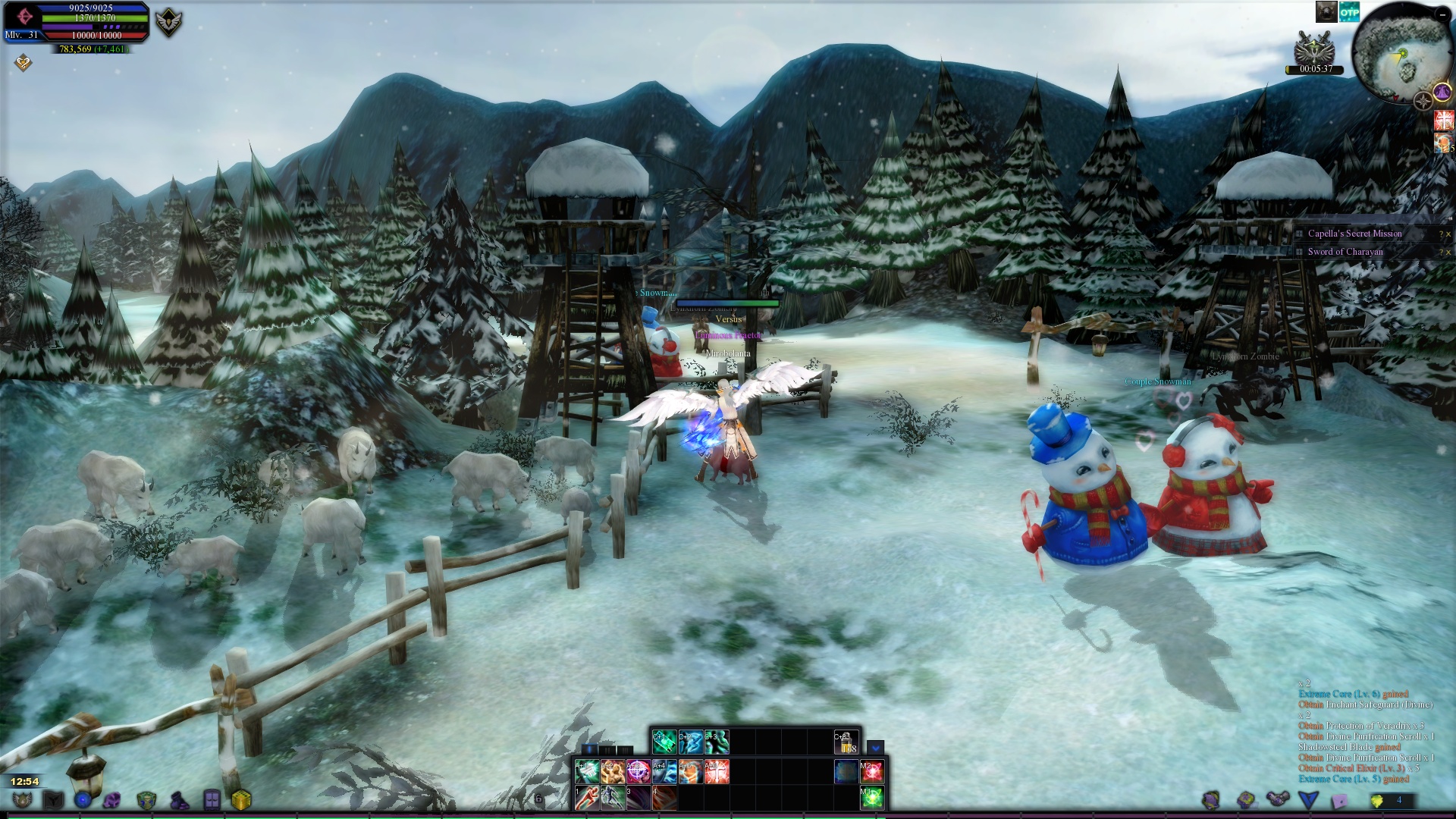Screen dimensions: 1456x819
Task: Close the Sword of Charayan quest tracker
Action: (x=1448, y=253)
